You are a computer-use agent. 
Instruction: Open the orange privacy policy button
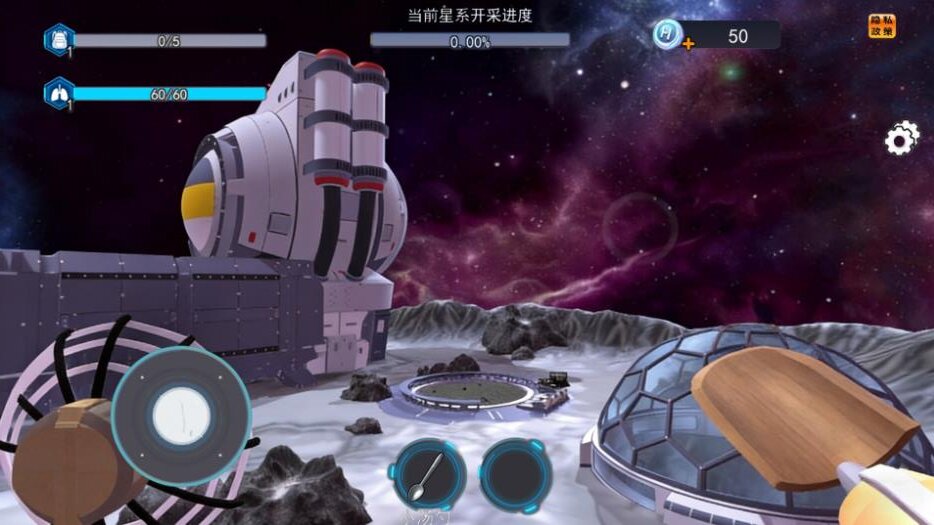tap(882, 26)
